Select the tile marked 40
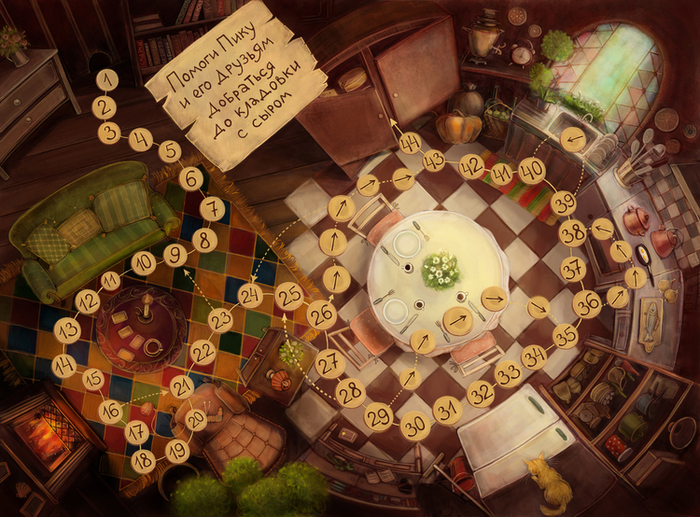700x517 pixels. (x=533, y=170)
